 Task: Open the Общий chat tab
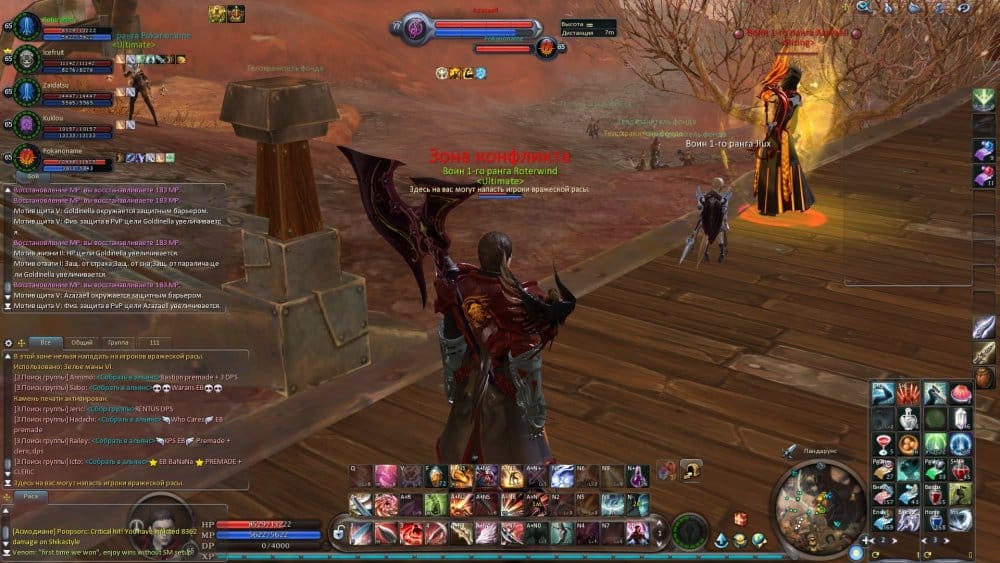click(82, 342)
